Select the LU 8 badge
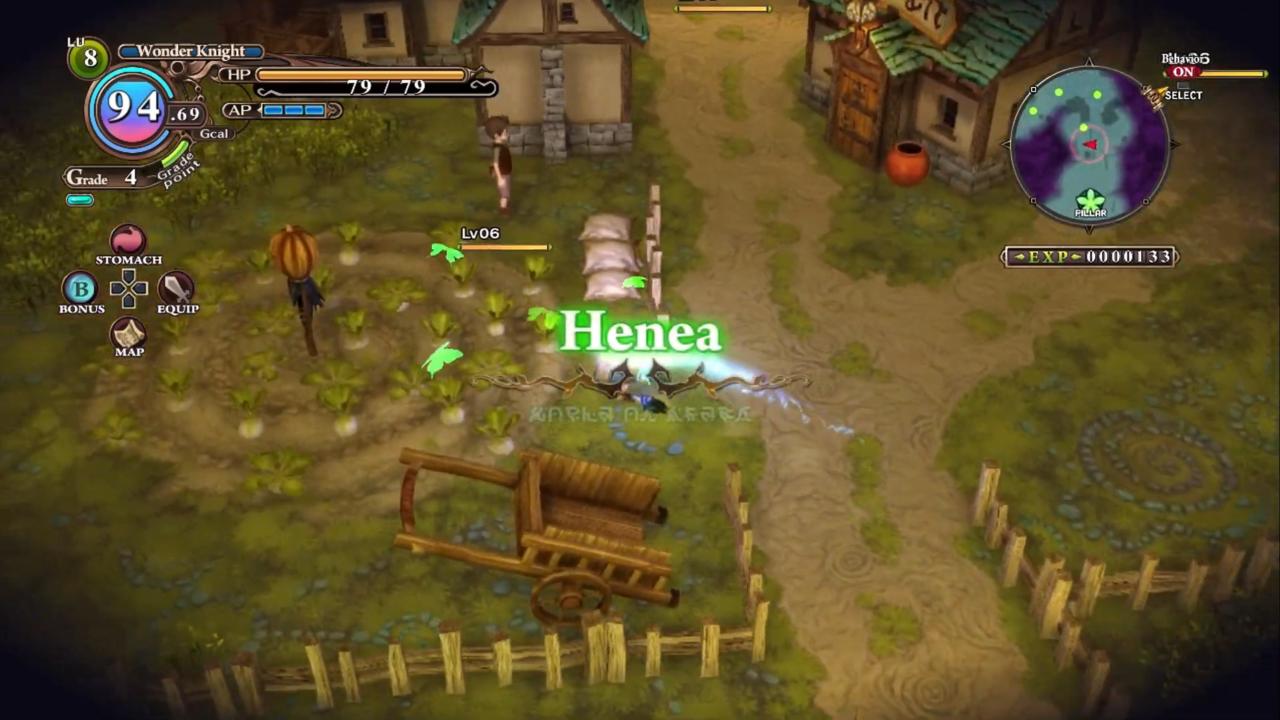Image resolution: width=1280 pixels, height=720 pixels. click(x=88, y=55)
